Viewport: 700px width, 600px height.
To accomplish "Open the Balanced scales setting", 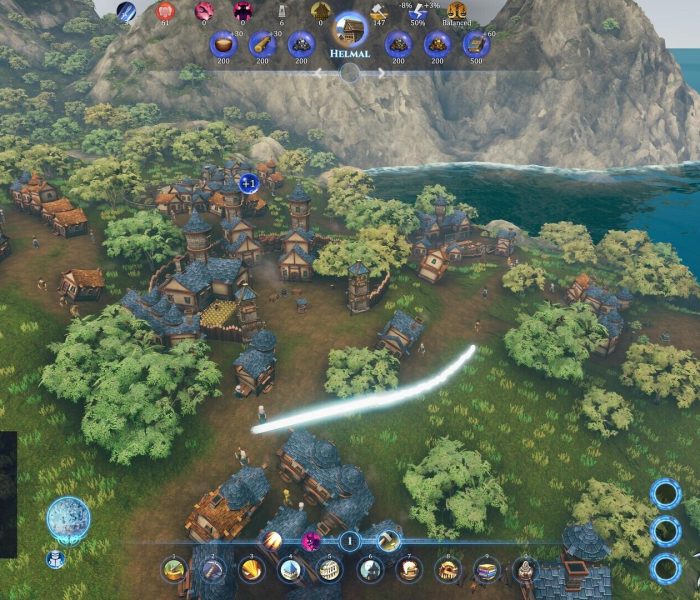I will [458, 12].
